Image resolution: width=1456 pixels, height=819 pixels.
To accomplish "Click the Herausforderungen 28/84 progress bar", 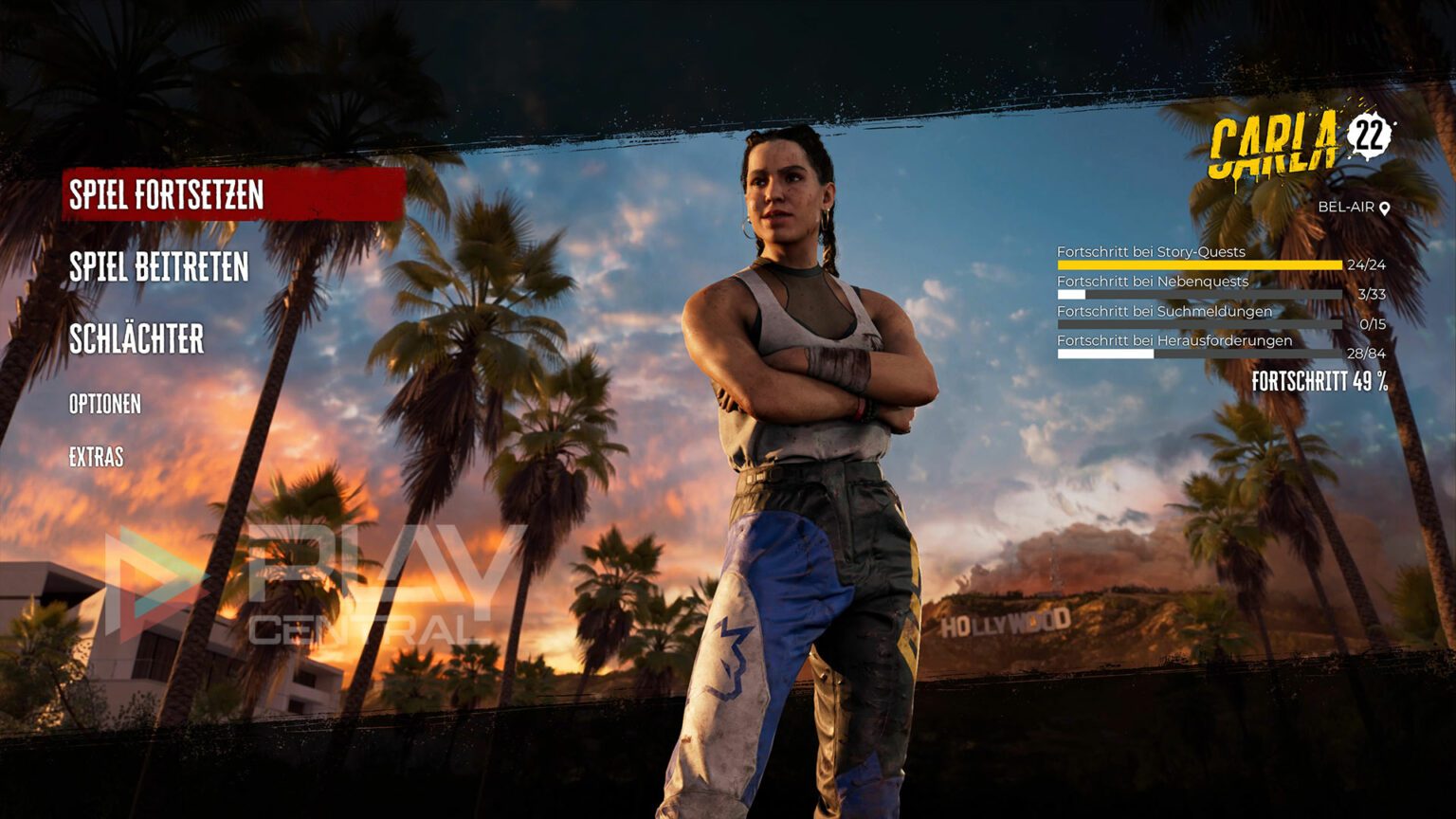I will click(x=1199, y=353).
